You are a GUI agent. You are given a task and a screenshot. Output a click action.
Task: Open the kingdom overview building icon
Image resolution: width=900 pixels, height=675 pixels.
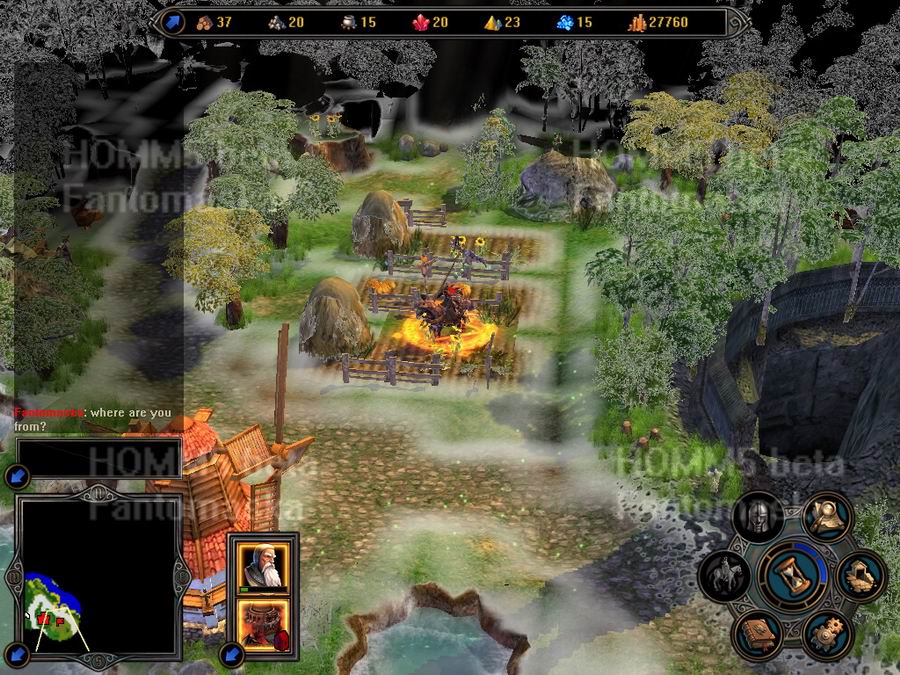[x=861, y=575]
